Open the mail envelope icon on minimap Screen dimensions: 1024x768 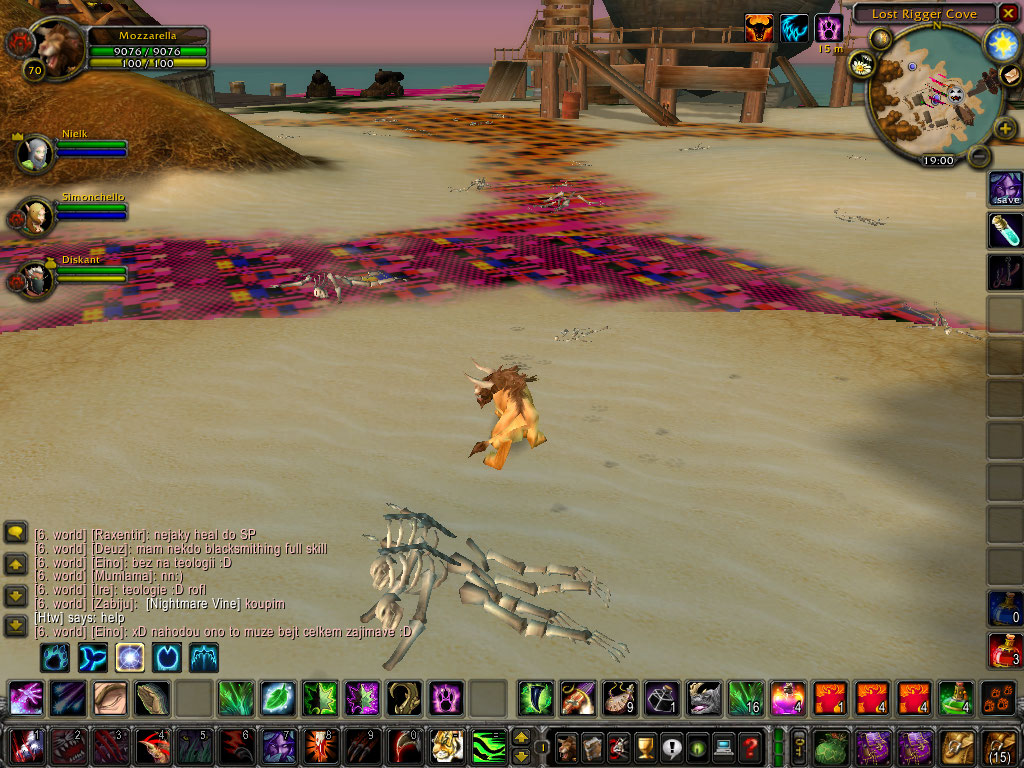(x=1011, y=76)
